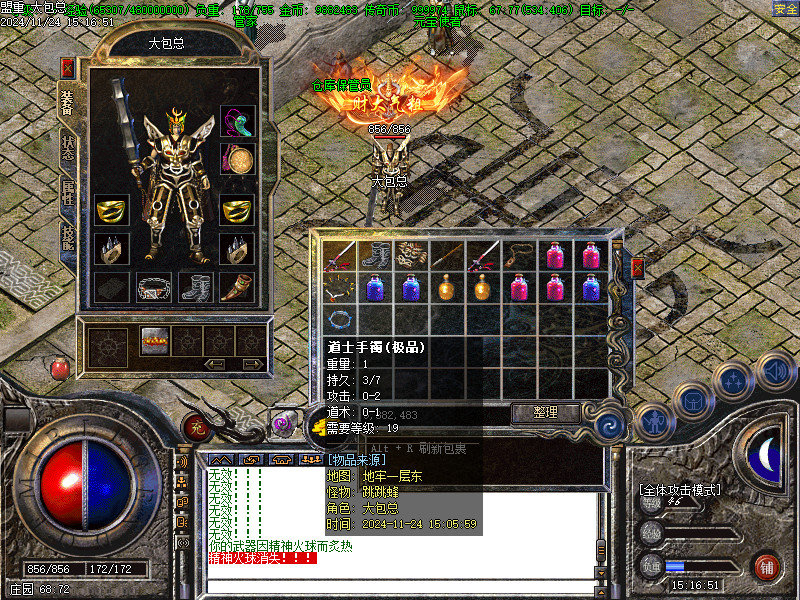Select the equipped belt slot

tap(154, 288)
